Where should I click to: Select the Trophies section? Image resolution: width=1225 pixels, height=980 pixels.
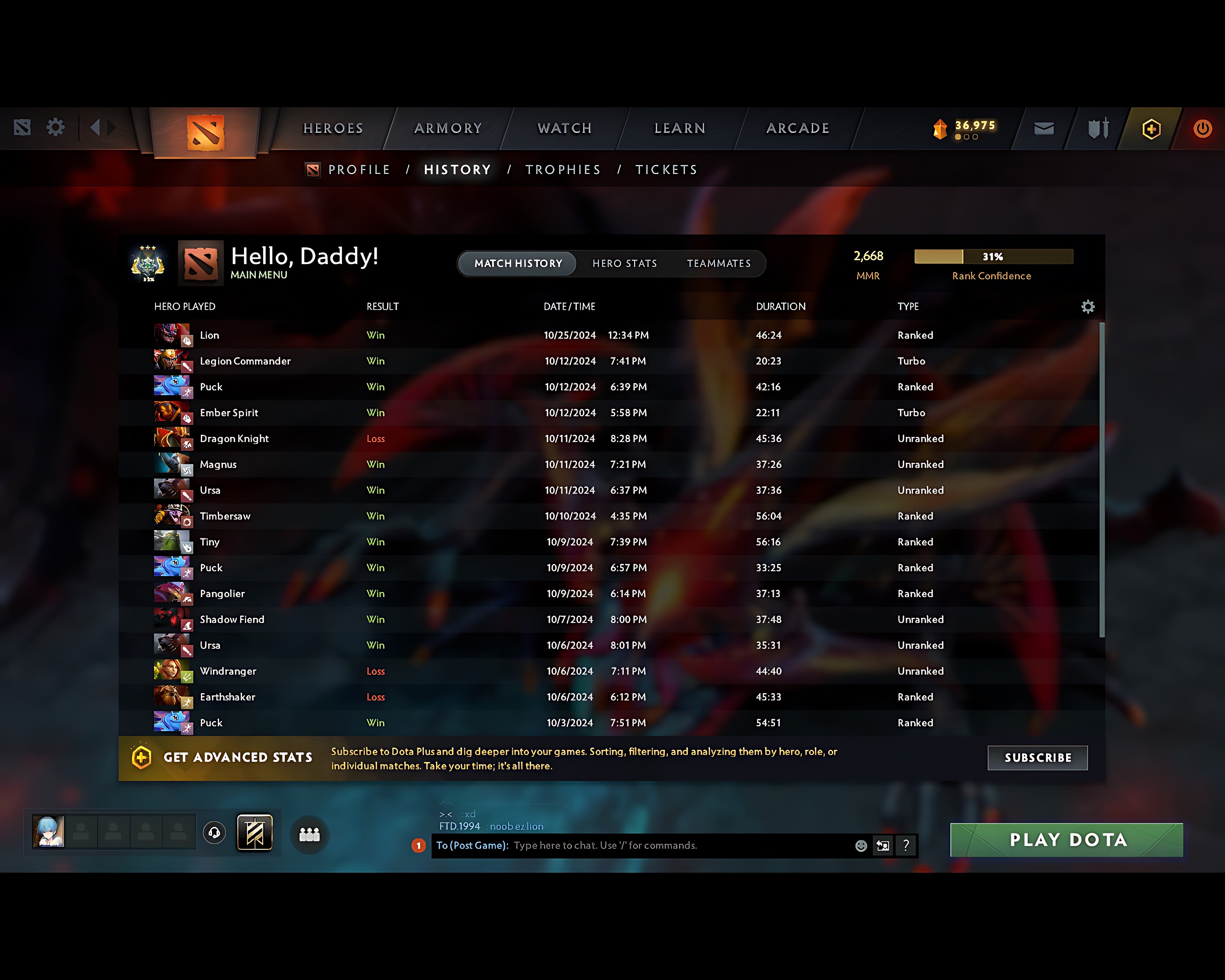tap(562, 169)
